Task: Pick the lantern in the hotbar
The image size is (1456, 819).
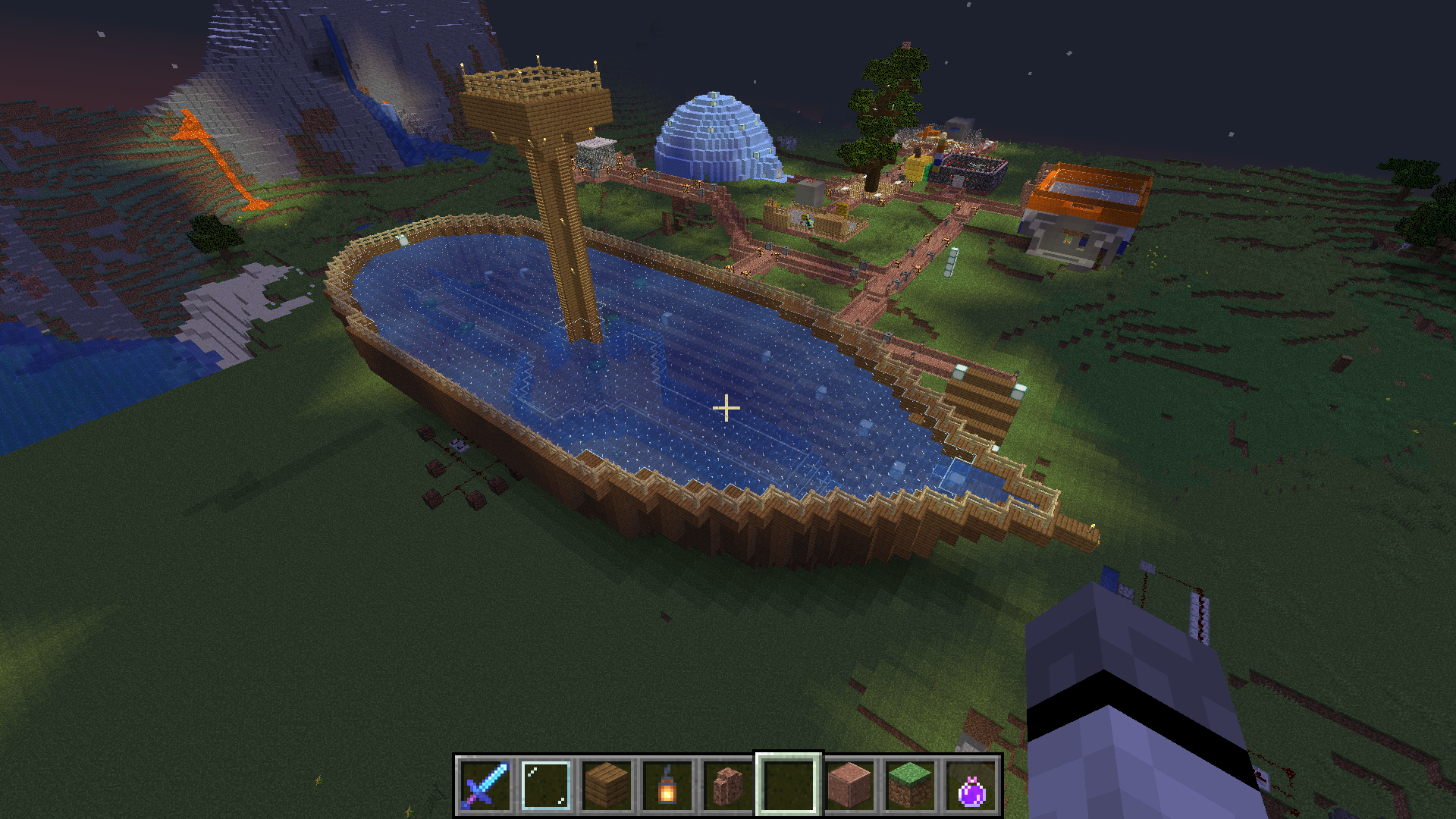Action: click(667, 786)
